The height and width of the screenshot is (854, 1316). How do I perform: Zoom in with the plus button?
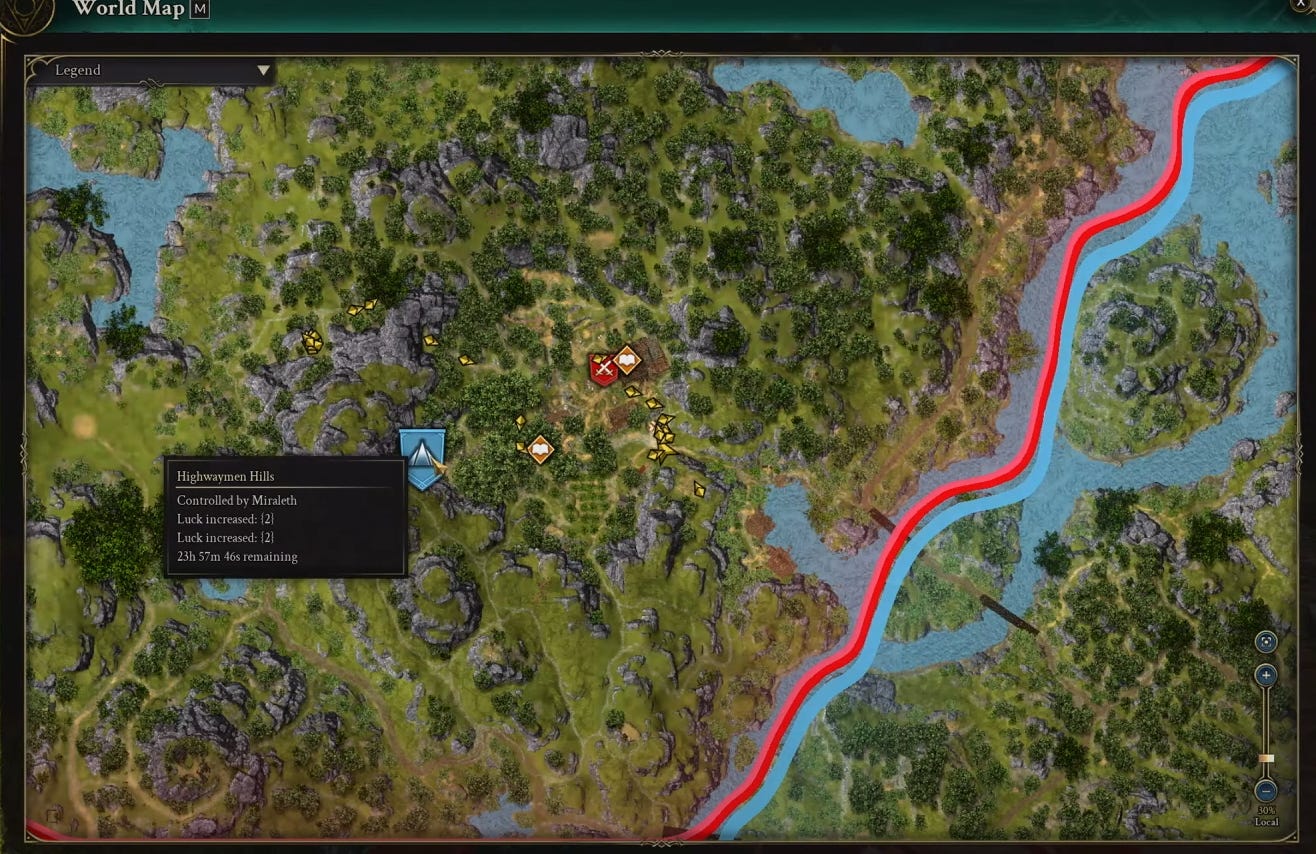tap(1265, 674)
